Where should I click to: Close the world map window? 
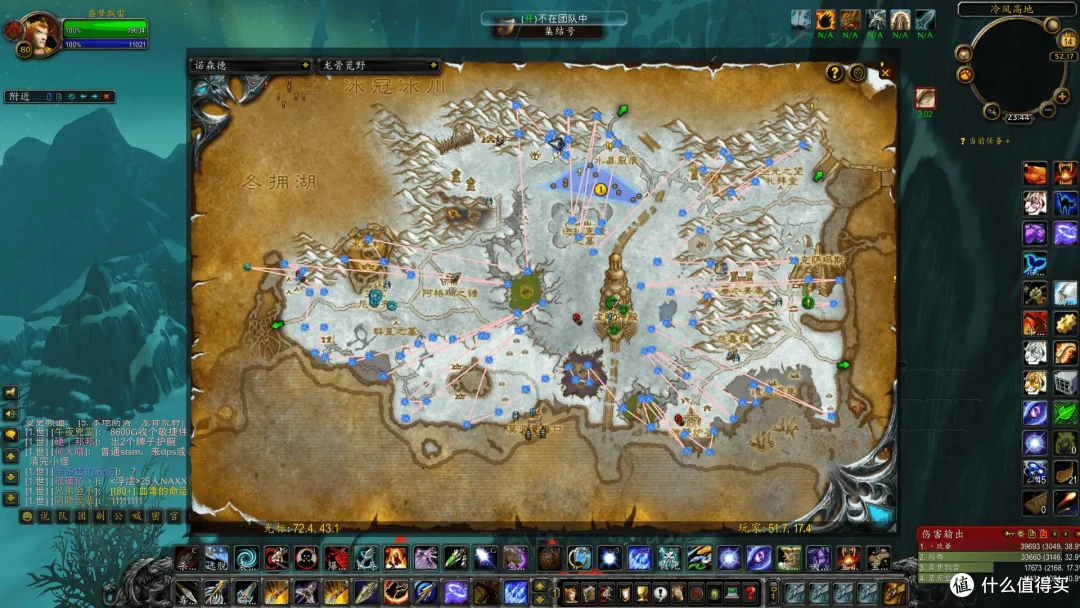(885, 72)
